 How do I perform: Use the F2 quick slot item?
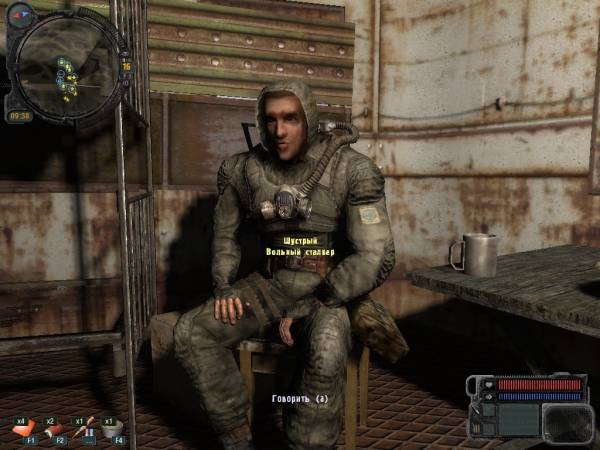[54, 429]
